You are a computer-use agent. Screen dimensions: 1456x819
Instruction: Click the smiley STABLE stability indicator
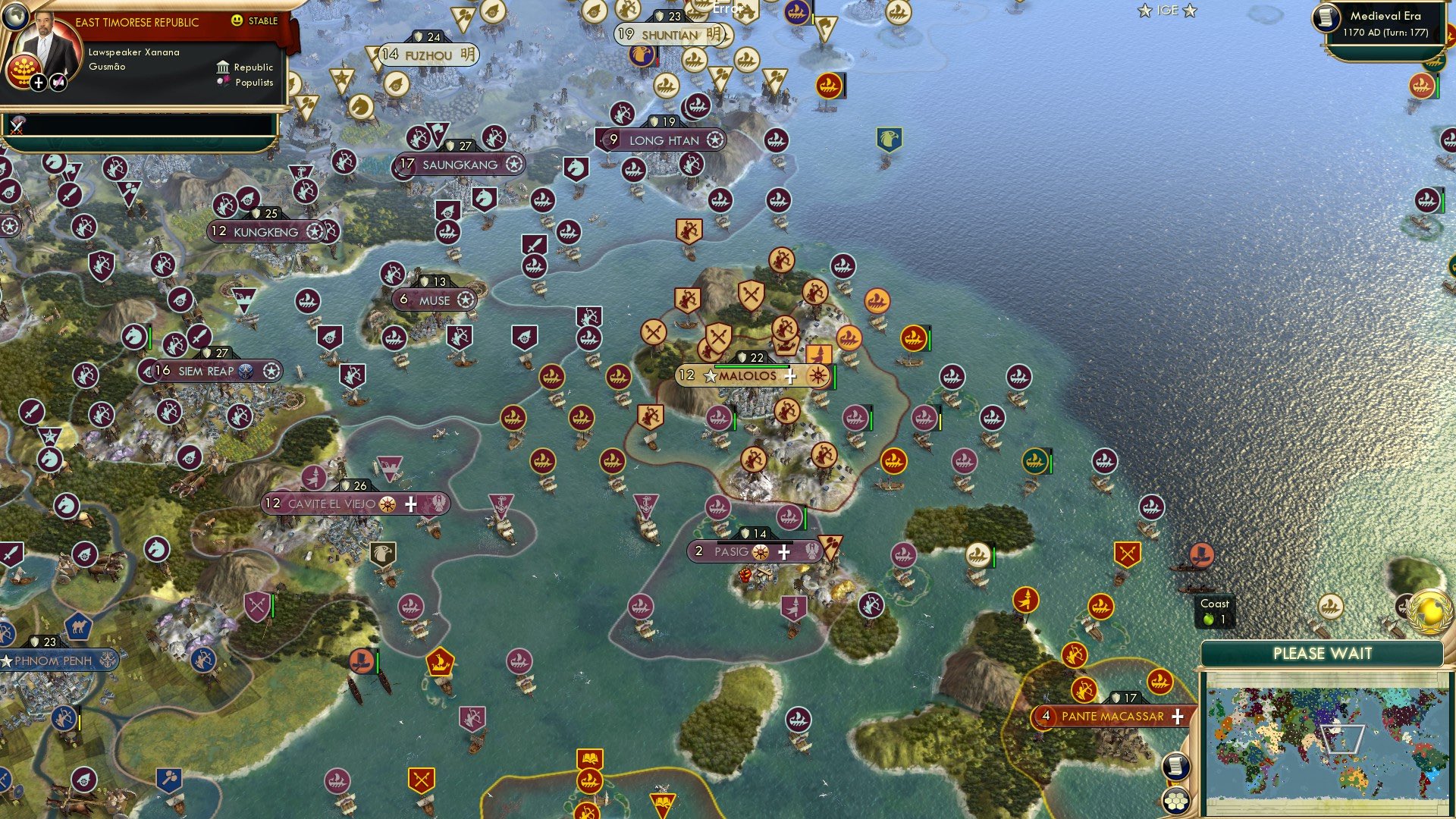[x=237, y=20]
